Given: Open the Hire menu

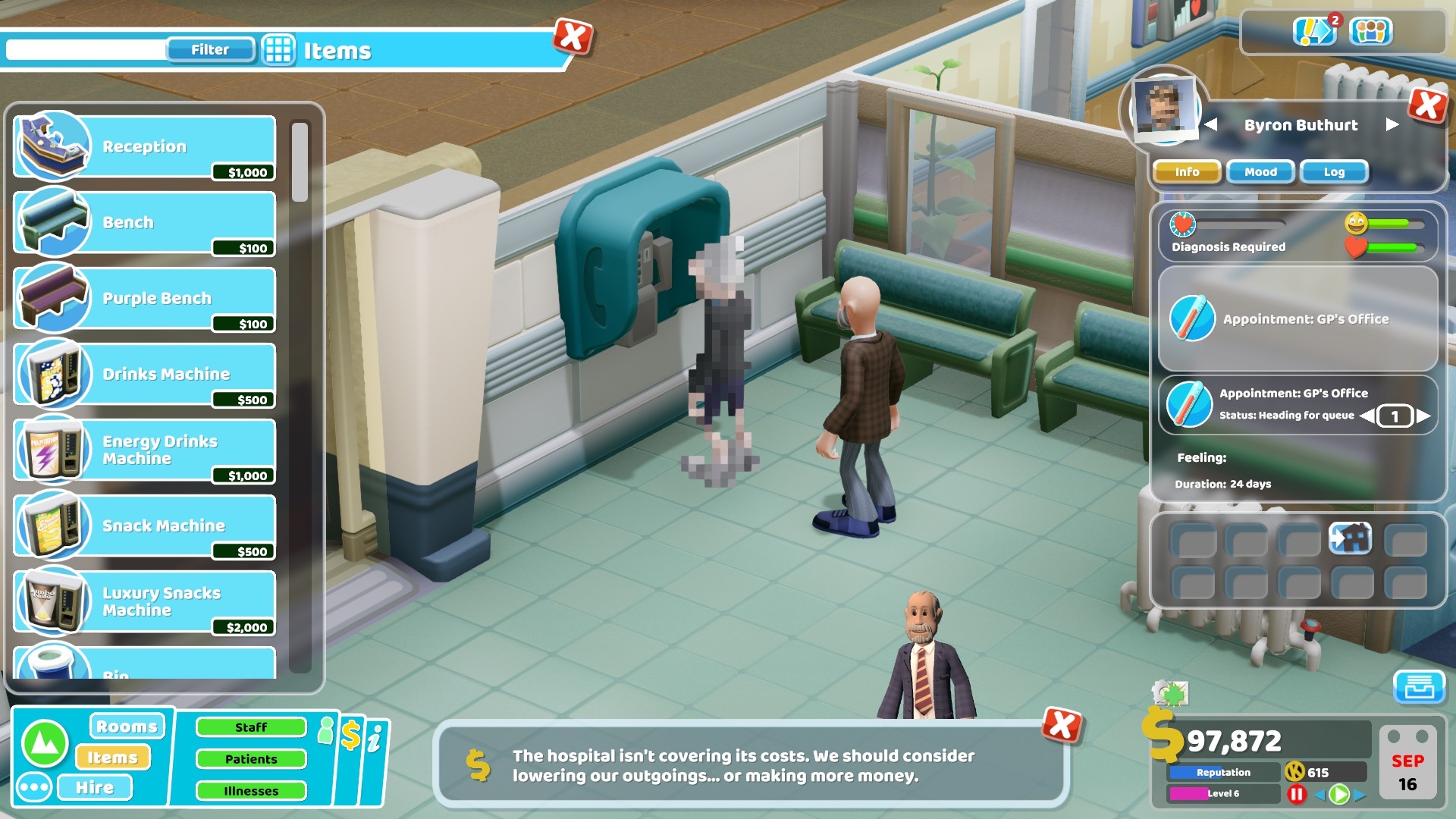Looking at the screenshot, I should [x=96, y=788].
